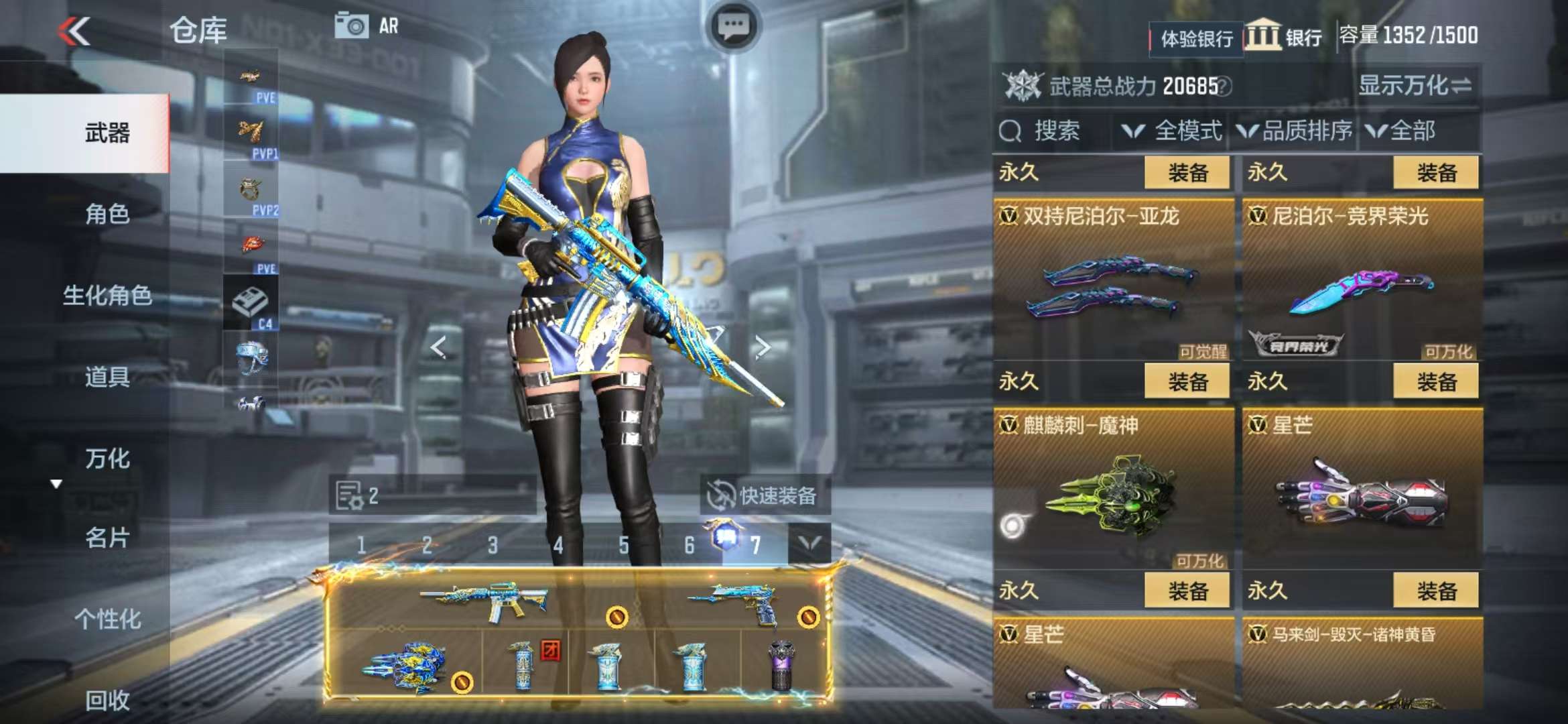The image size is (1568, 724).
Task: Switch to the 角色 tab
Action: tap(107, 215)
